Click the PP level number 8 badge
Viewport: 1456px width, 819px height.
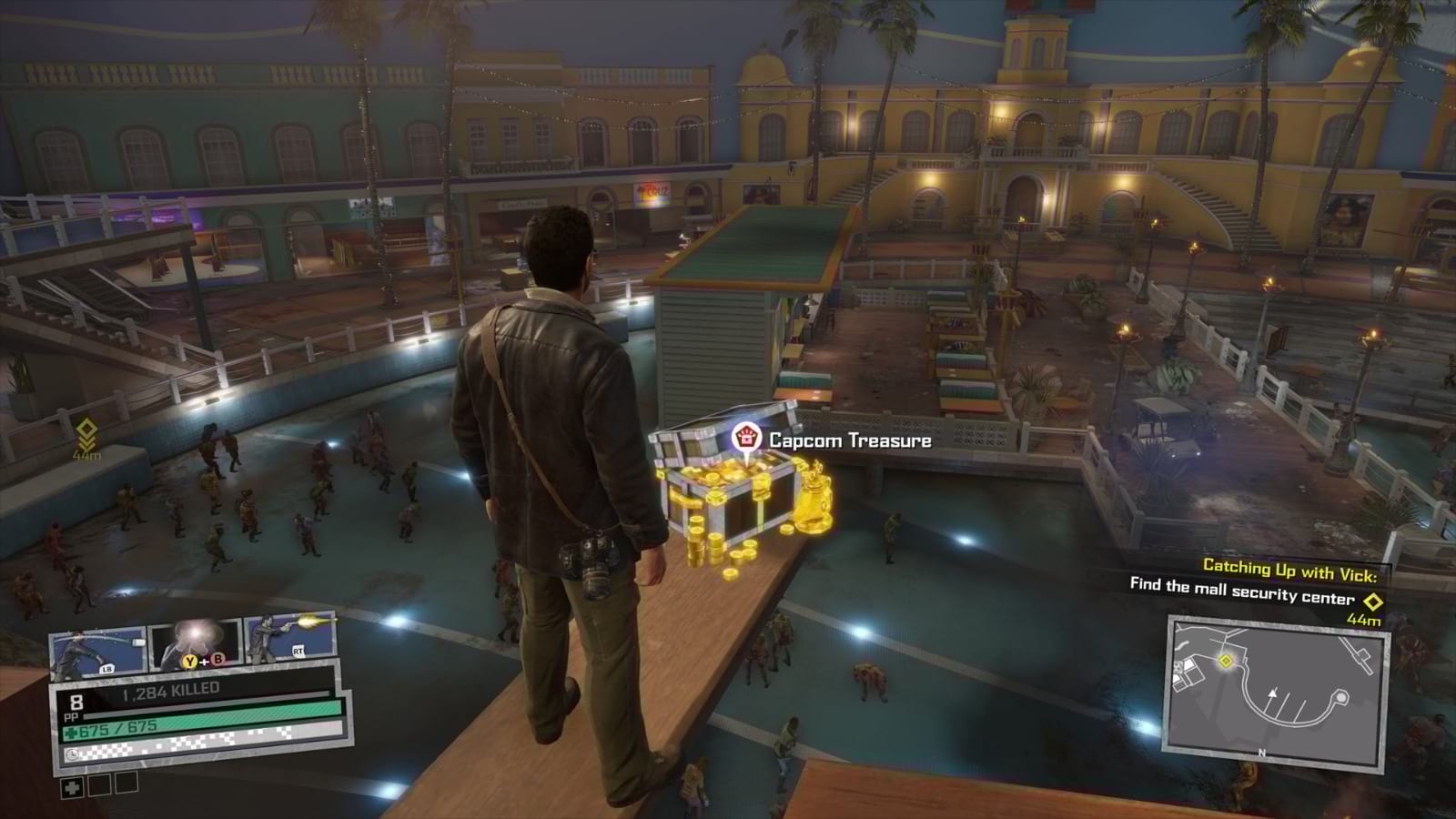pos(76,703)
